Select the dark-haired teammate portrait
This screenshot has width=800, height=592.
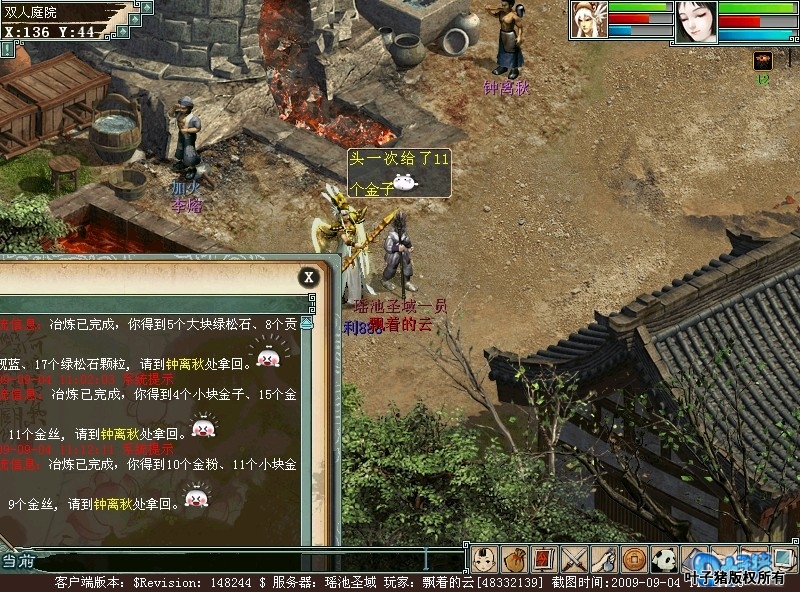pyautogui.click(x=696, y=22)
